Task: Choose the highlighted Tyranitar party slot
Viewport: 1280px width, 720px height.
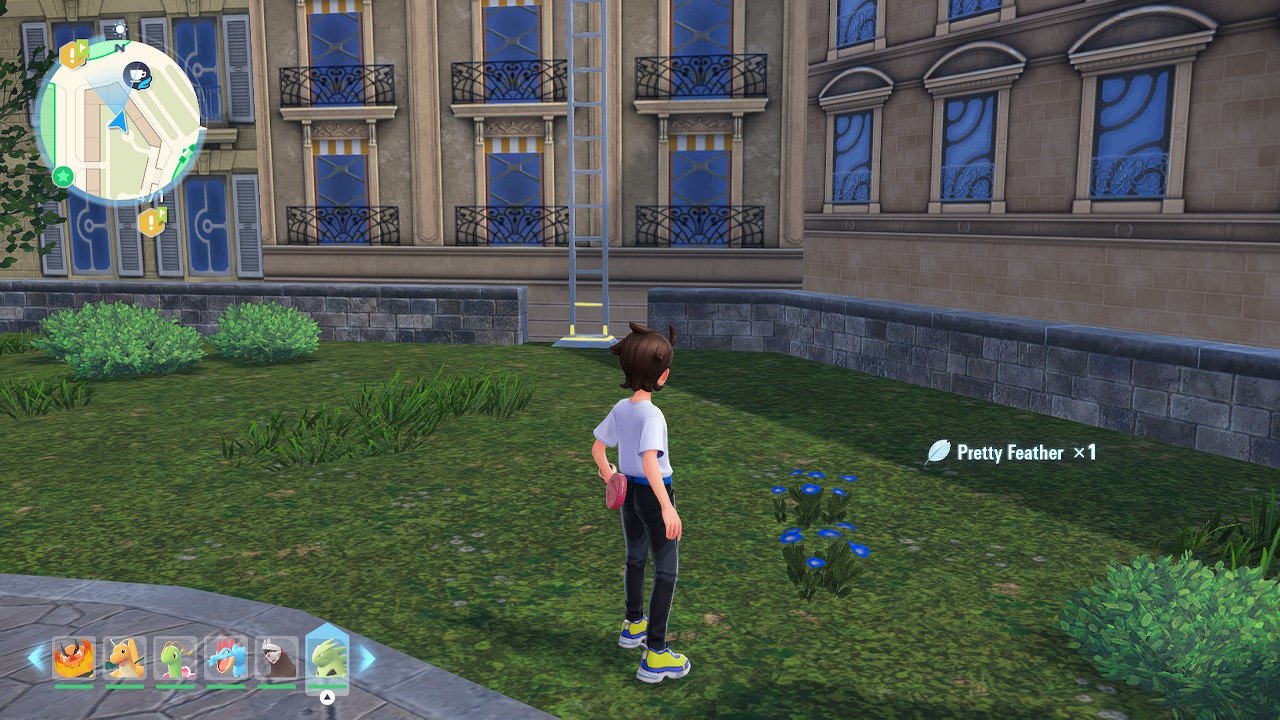Action: click(x=327, y=658)
